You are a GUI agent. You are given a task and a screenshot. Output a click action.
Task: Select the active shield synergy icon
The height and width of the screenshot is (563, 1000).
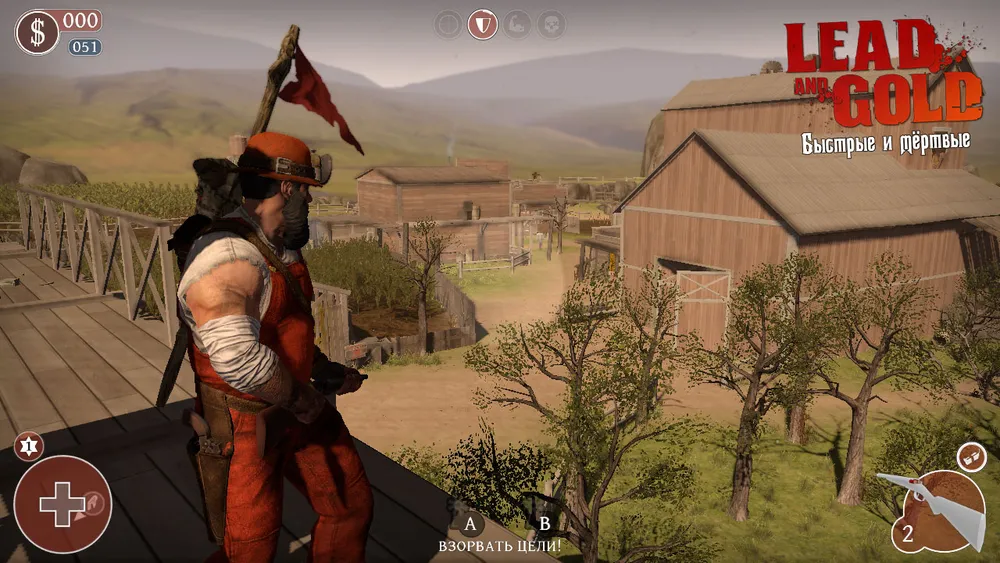coord(483,24)
